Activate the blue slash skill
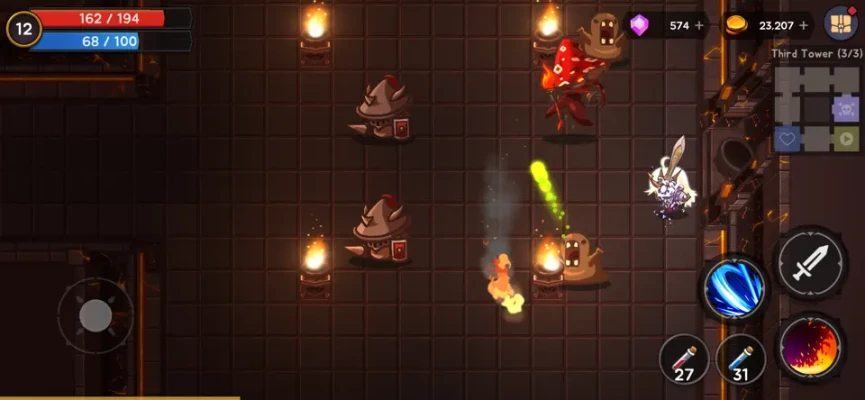Screen dimensions: 865x400 [x=733, y=289]
